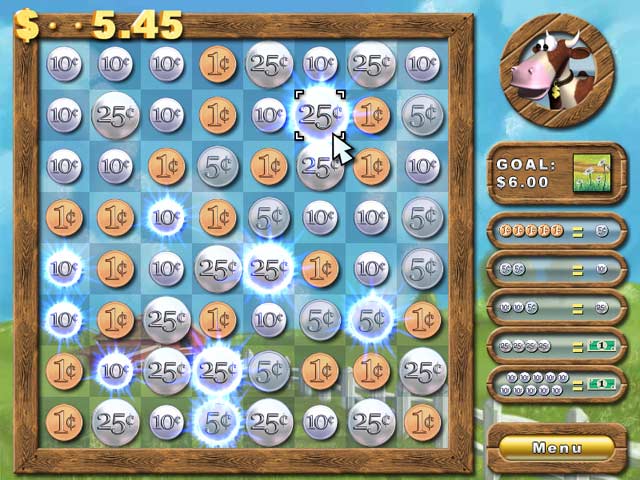Choose the two dimes and nickel equals quarter rule
Image resolution: width=640 pixels, height=480 pixels.
(x=557, y=307)
